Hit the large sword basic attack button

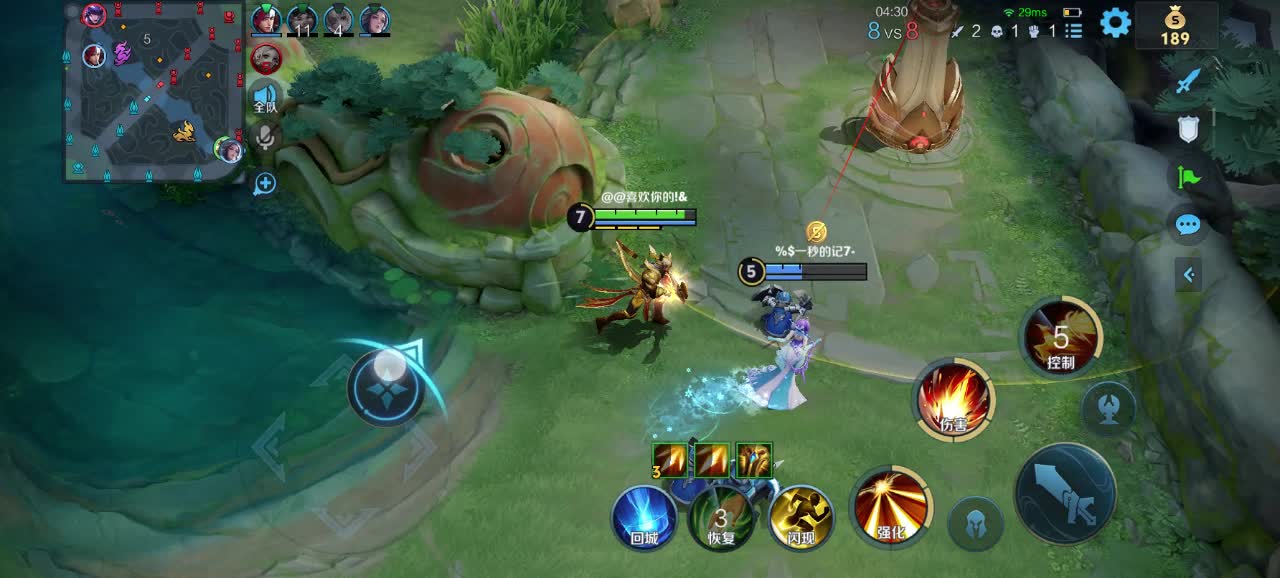[1065, 493]
